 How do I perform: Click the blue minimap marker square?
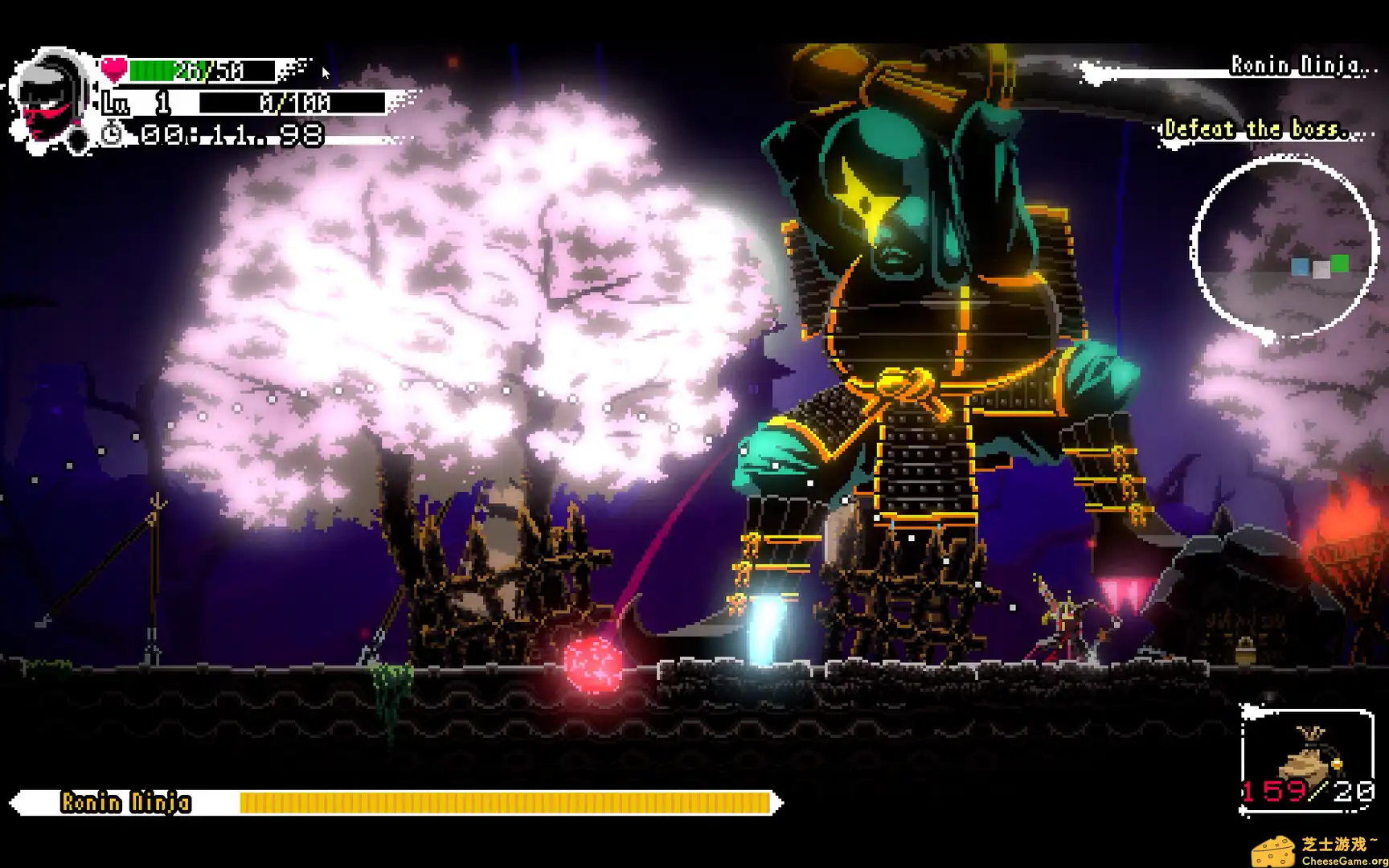(1300, 267)
